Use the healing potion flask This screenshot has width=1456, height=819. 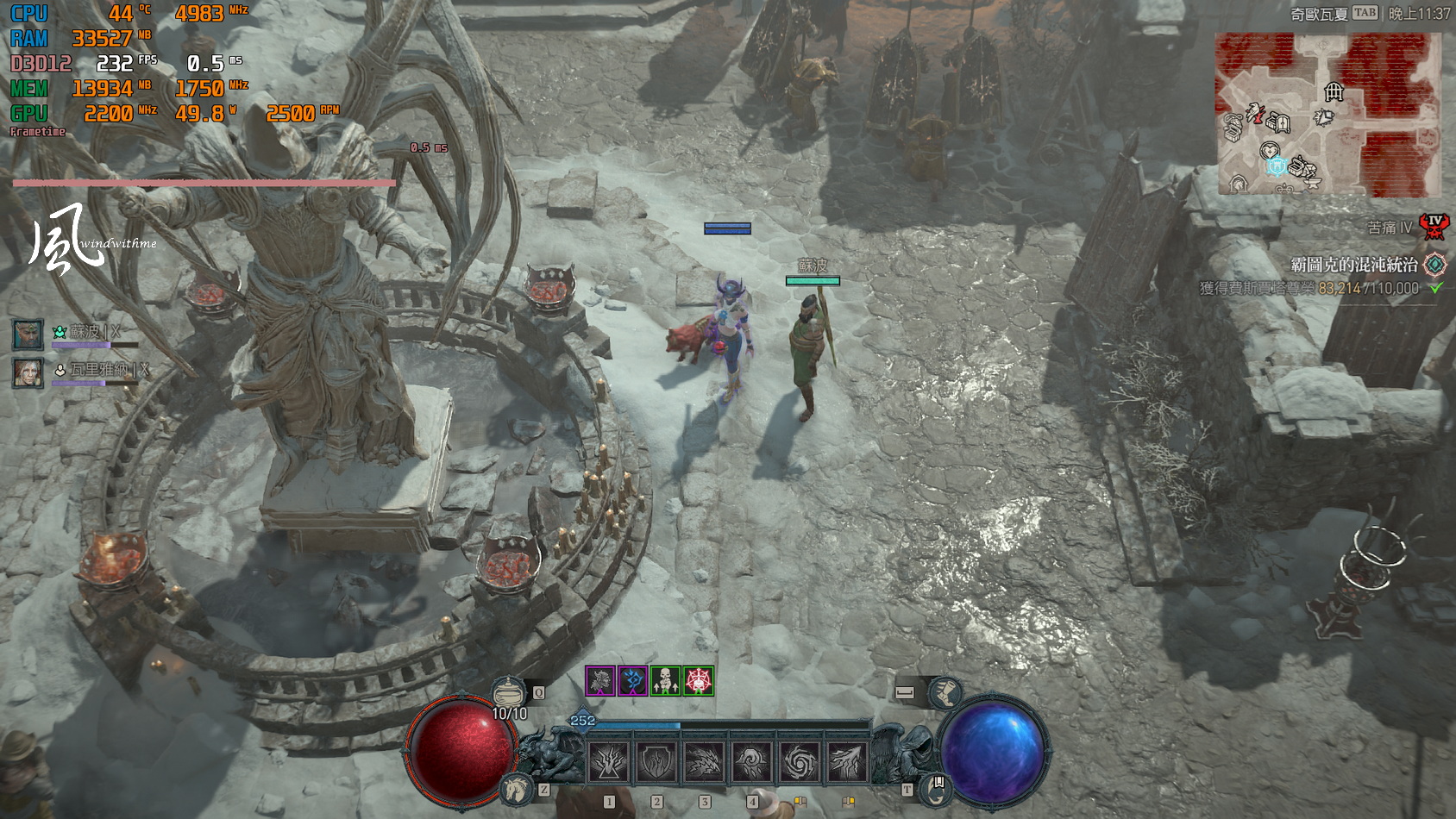[x=509, y=692]
